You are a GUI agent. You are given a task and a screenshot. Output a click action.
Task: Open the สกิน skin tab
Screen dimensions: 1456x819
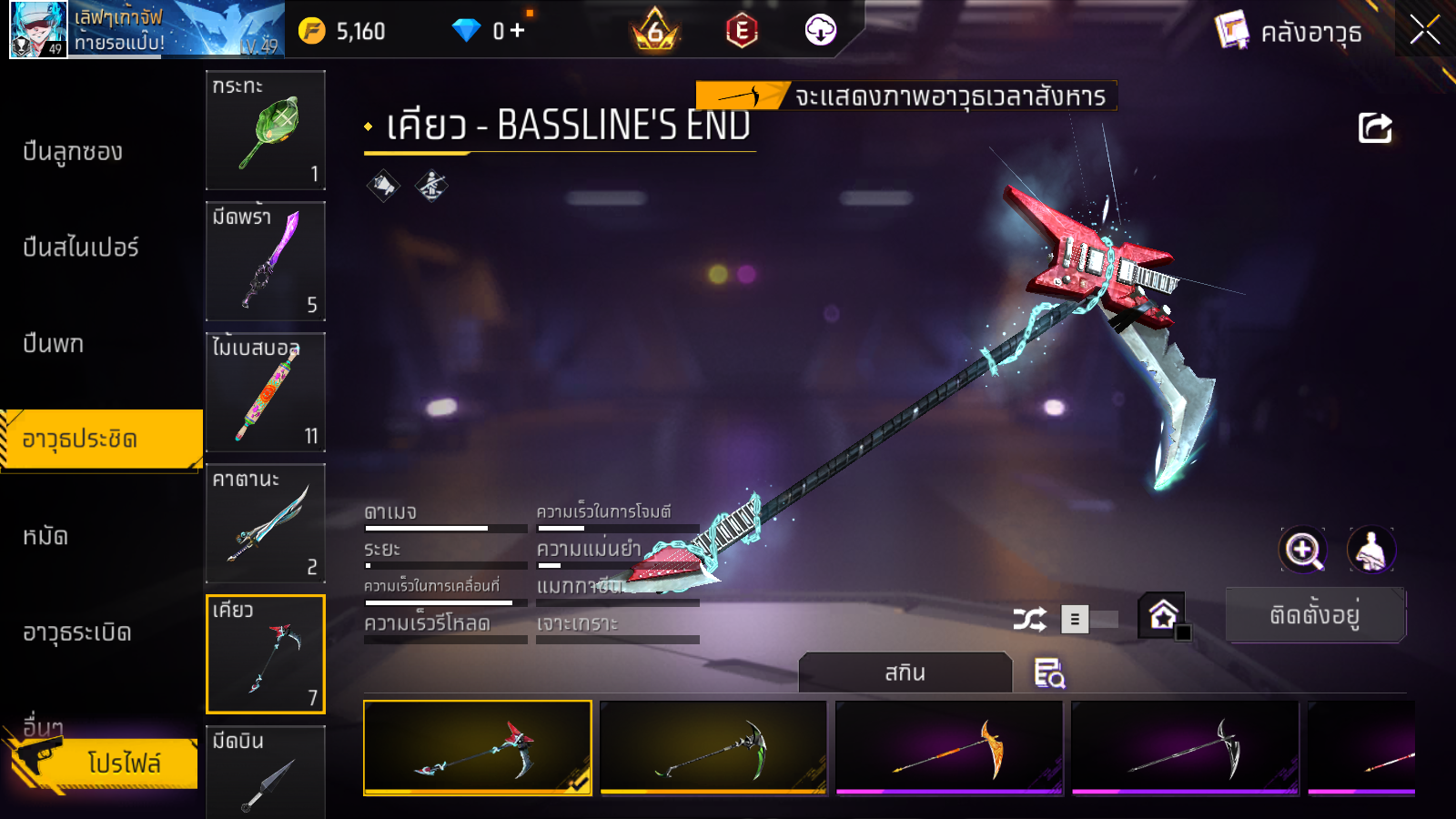coord(905,673)
